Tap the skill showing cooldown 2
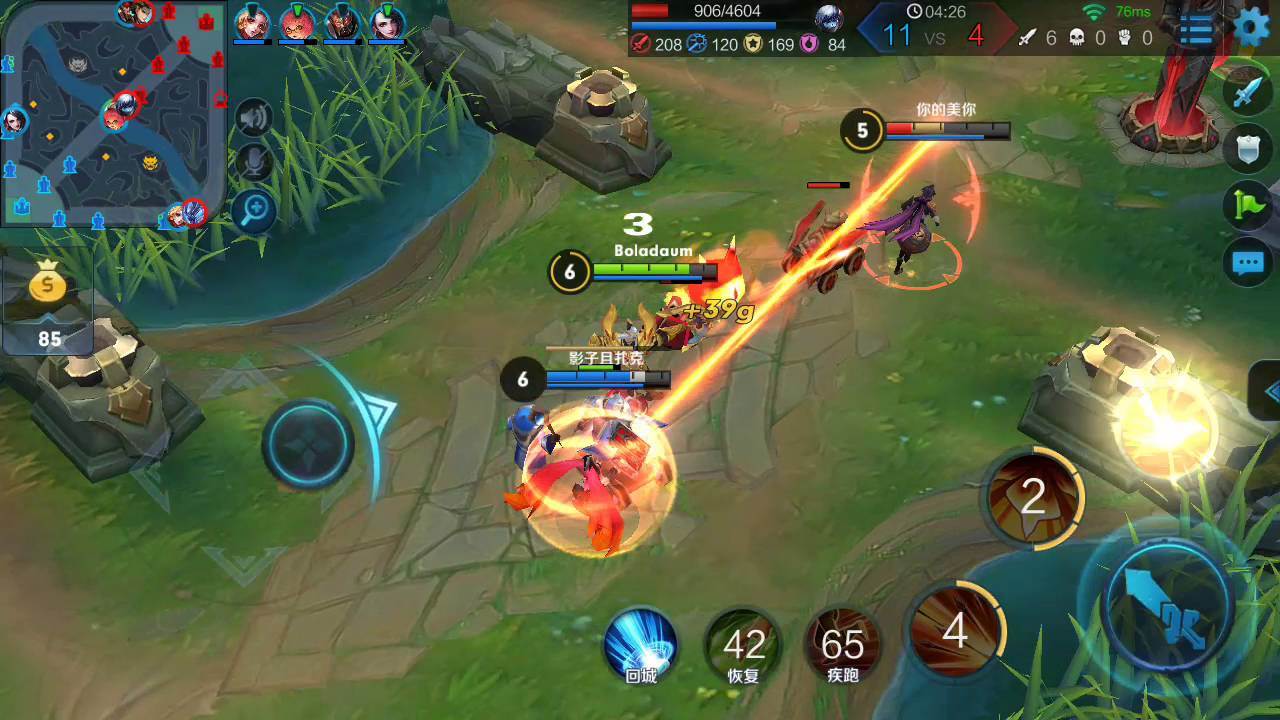The width and height of the screenshot is (1280, 720). coord(1032,497)
